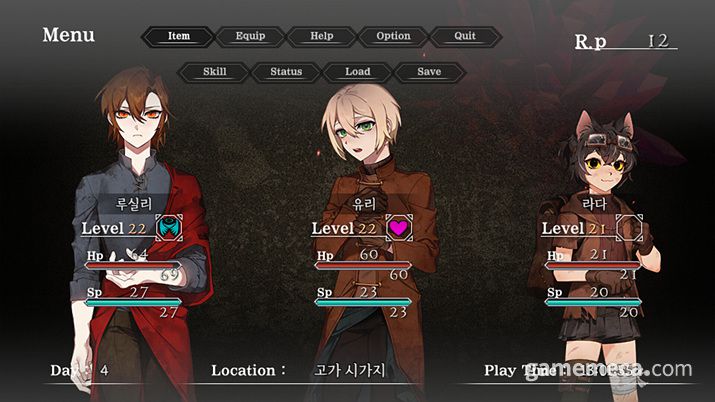The width and height of the screenshot is (715, 402).
Task: Click the teal emblem icon beside 루실리's level
Action: (169, 228)
